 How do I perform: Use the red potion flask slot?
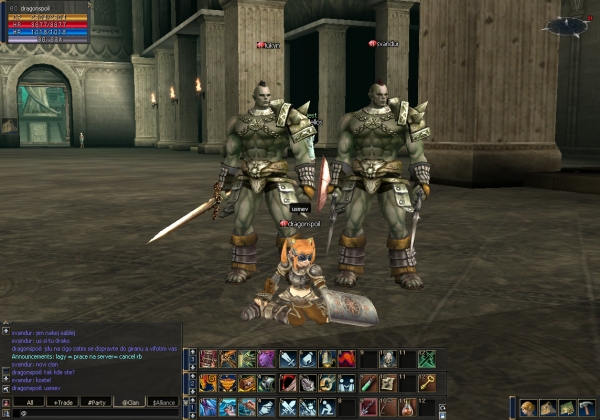pyautogui.click(x=406, y=407)
